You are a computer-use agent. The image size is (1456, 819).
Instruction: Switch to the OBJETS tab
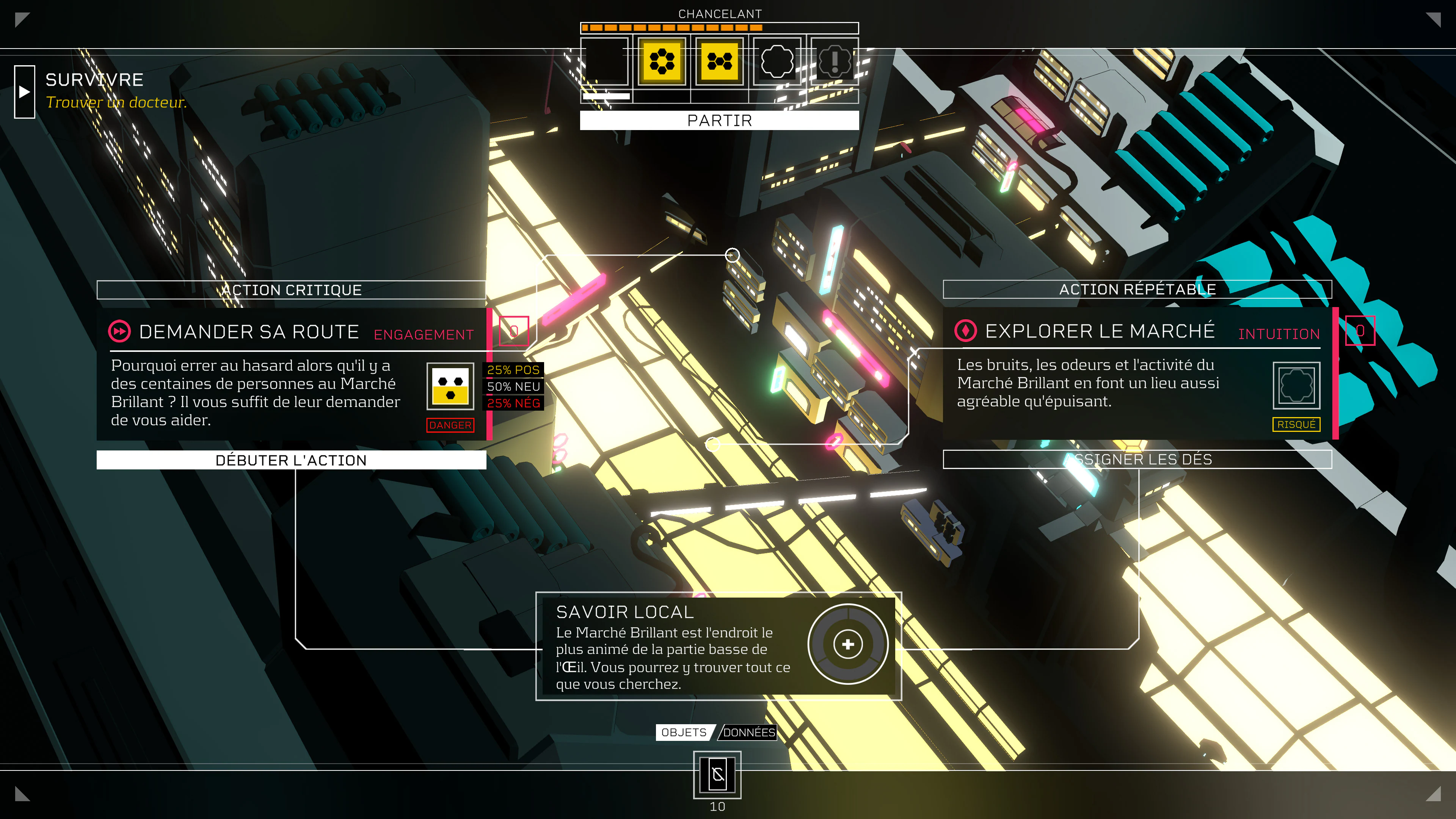point(683,732)
